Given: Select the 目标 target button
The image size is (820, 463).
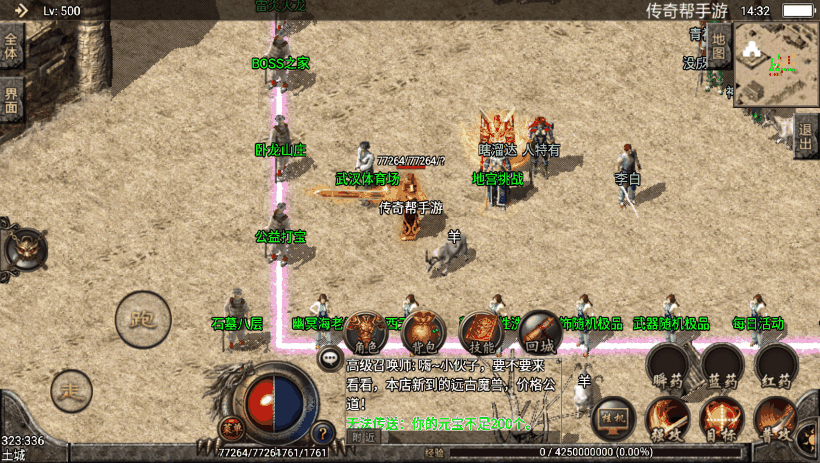Looking at the screenshot, I should (x=722, y=418).
